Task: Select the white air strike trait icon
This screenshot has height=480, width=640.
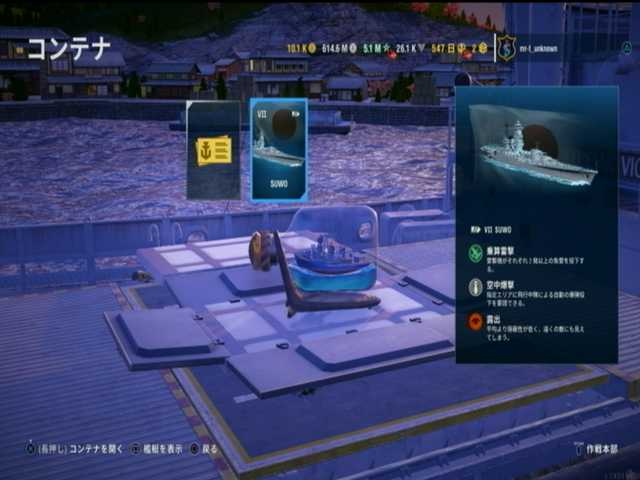Action: [x=476, y=288]
